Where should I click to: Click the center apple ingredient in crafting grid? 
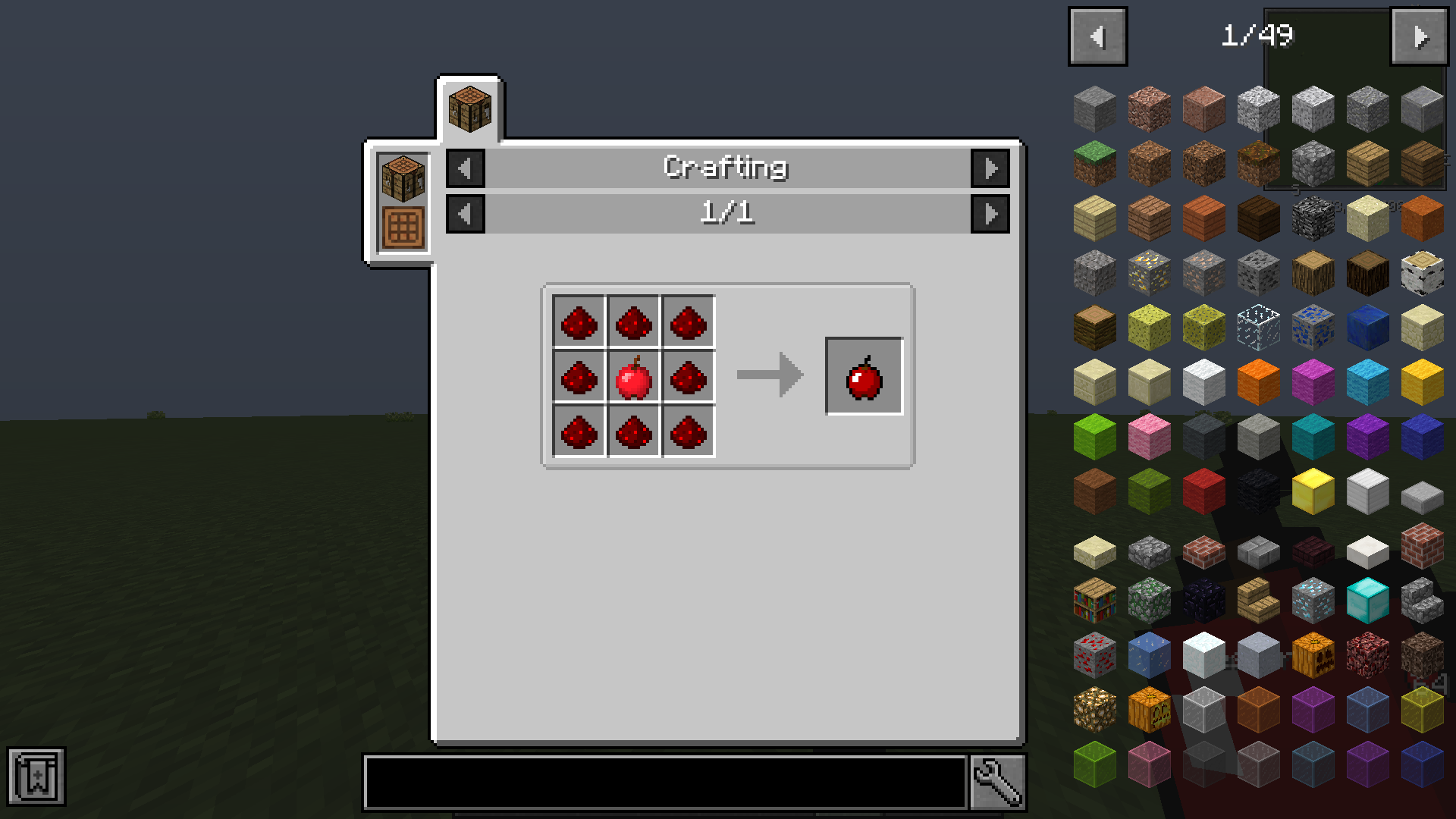634,378
